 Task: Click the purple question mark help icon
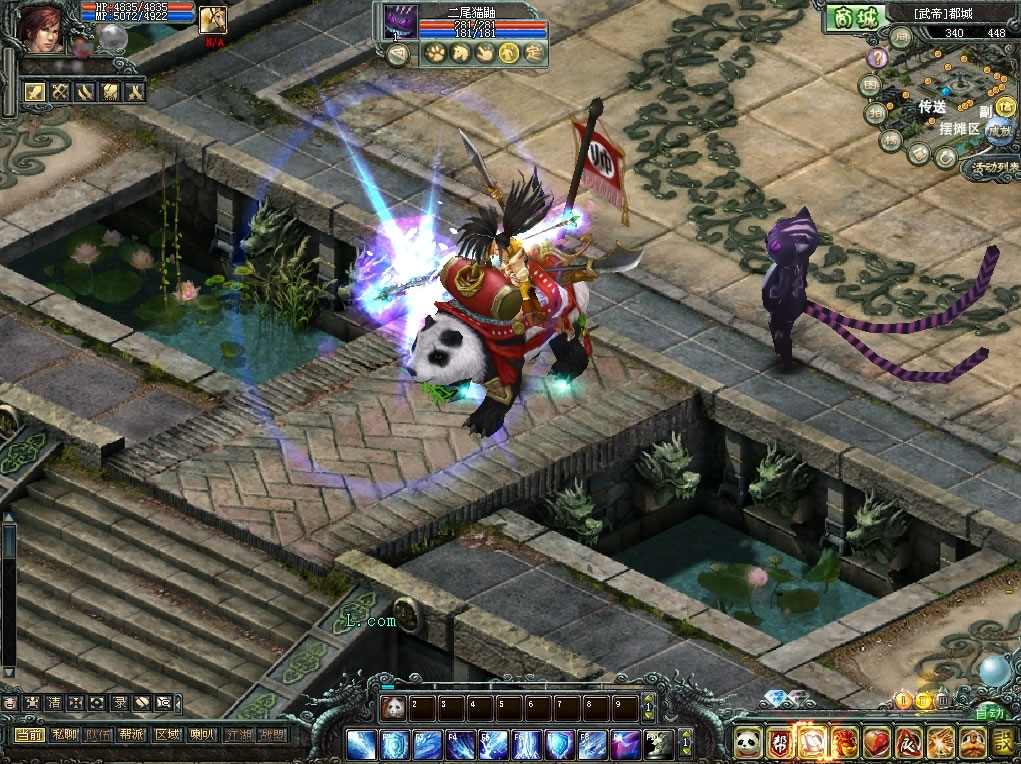click(877, 59)
